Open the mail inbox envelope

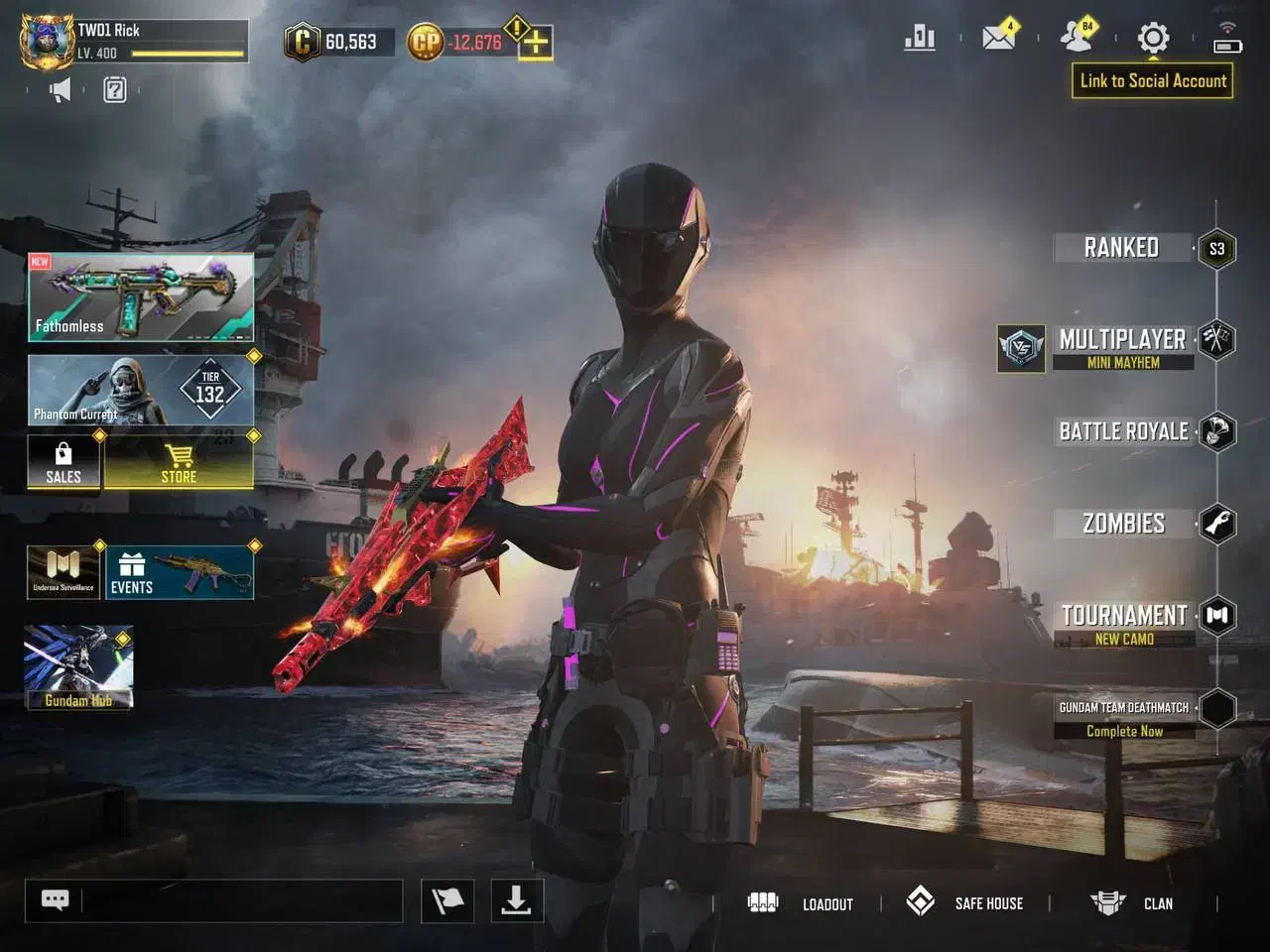[998, 38]
